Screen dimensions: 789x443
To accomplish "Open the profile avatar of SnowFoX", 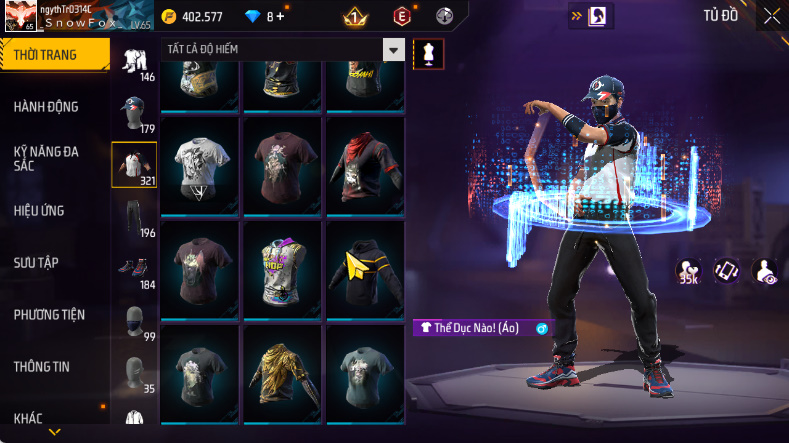I will tap(20, 17).
